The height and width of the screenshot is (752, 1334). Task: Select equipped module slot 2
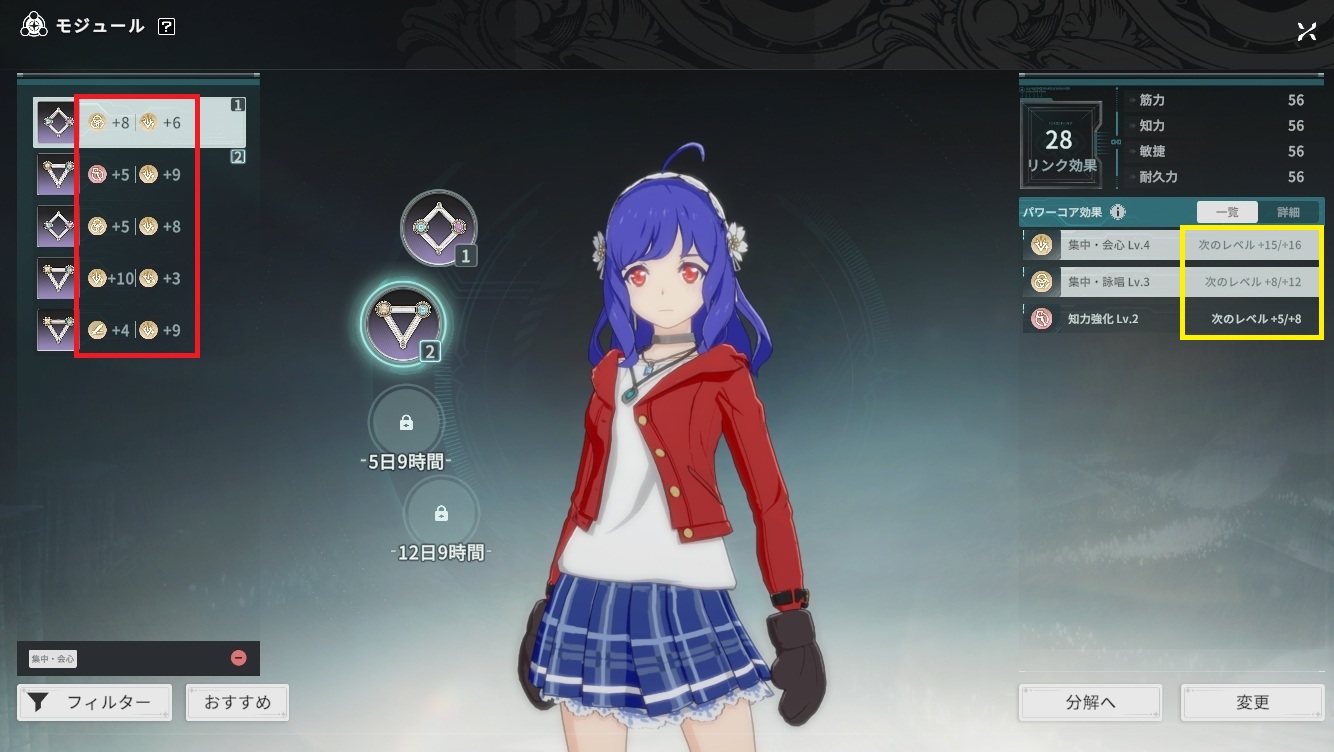[x=402, y=320]
